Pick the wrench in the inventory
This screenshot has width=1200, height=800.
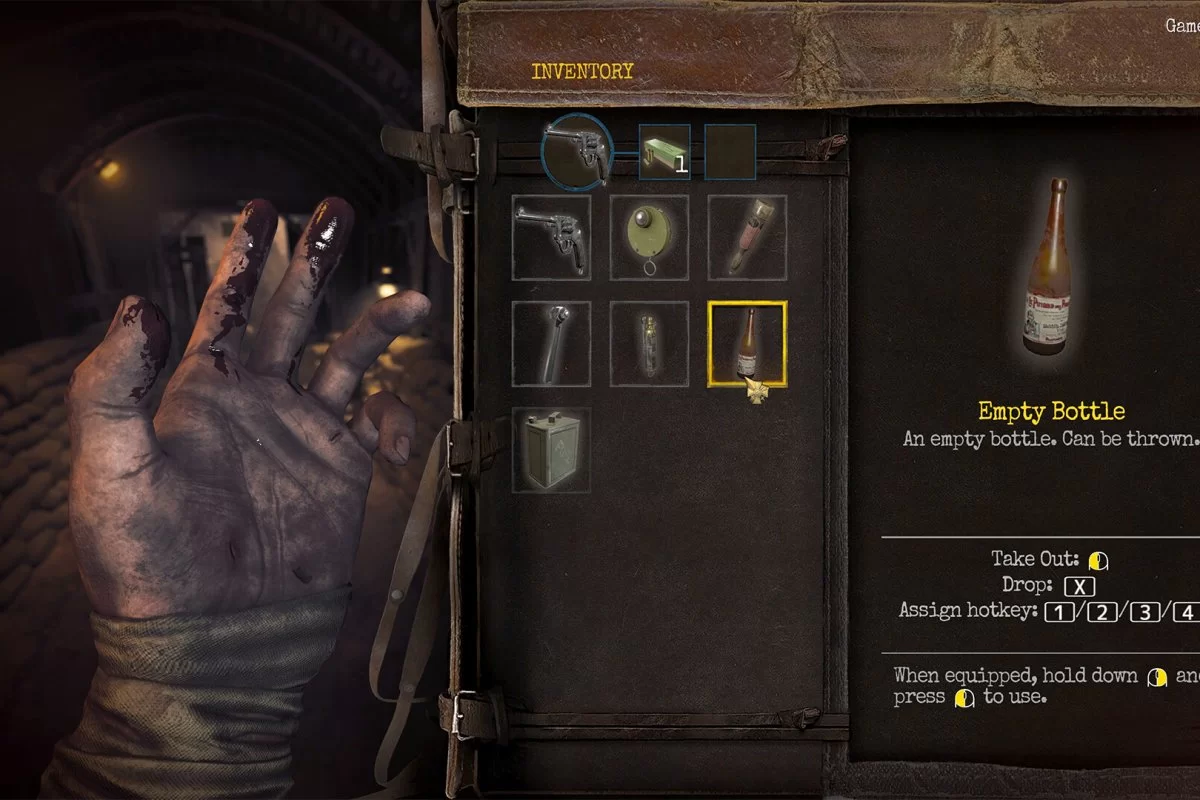tap(551, 344)
